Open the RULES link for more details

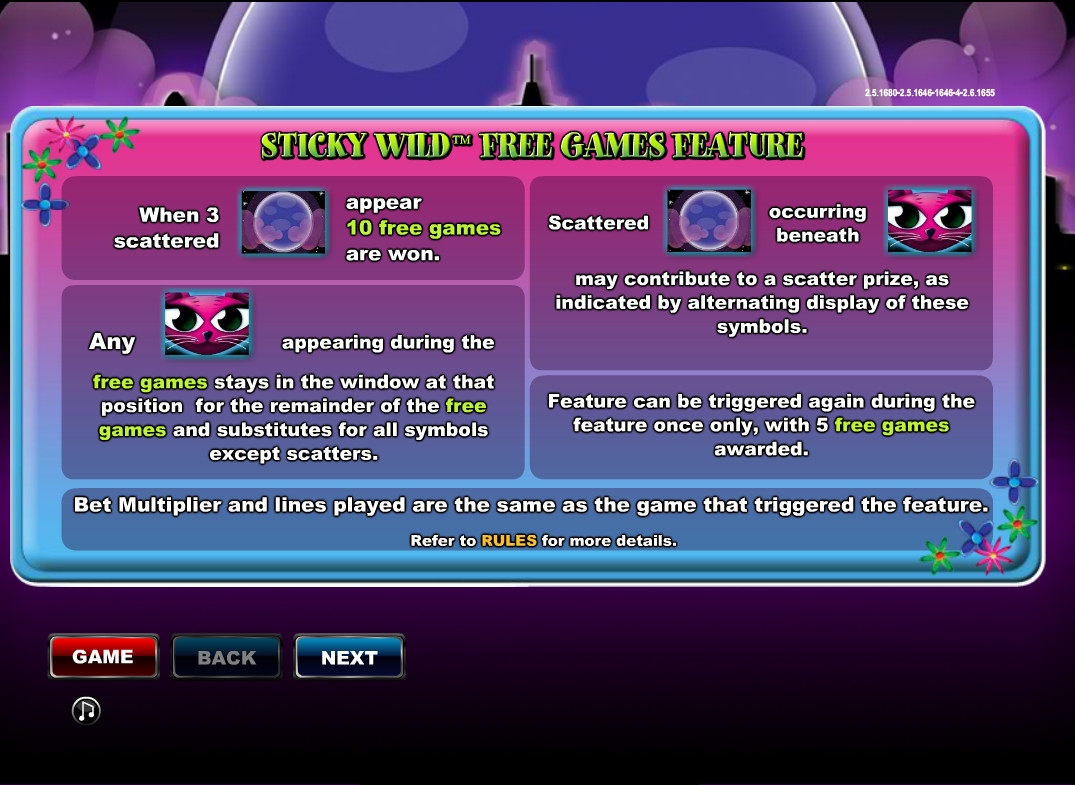pyautogui.click(x=509, y=541)
